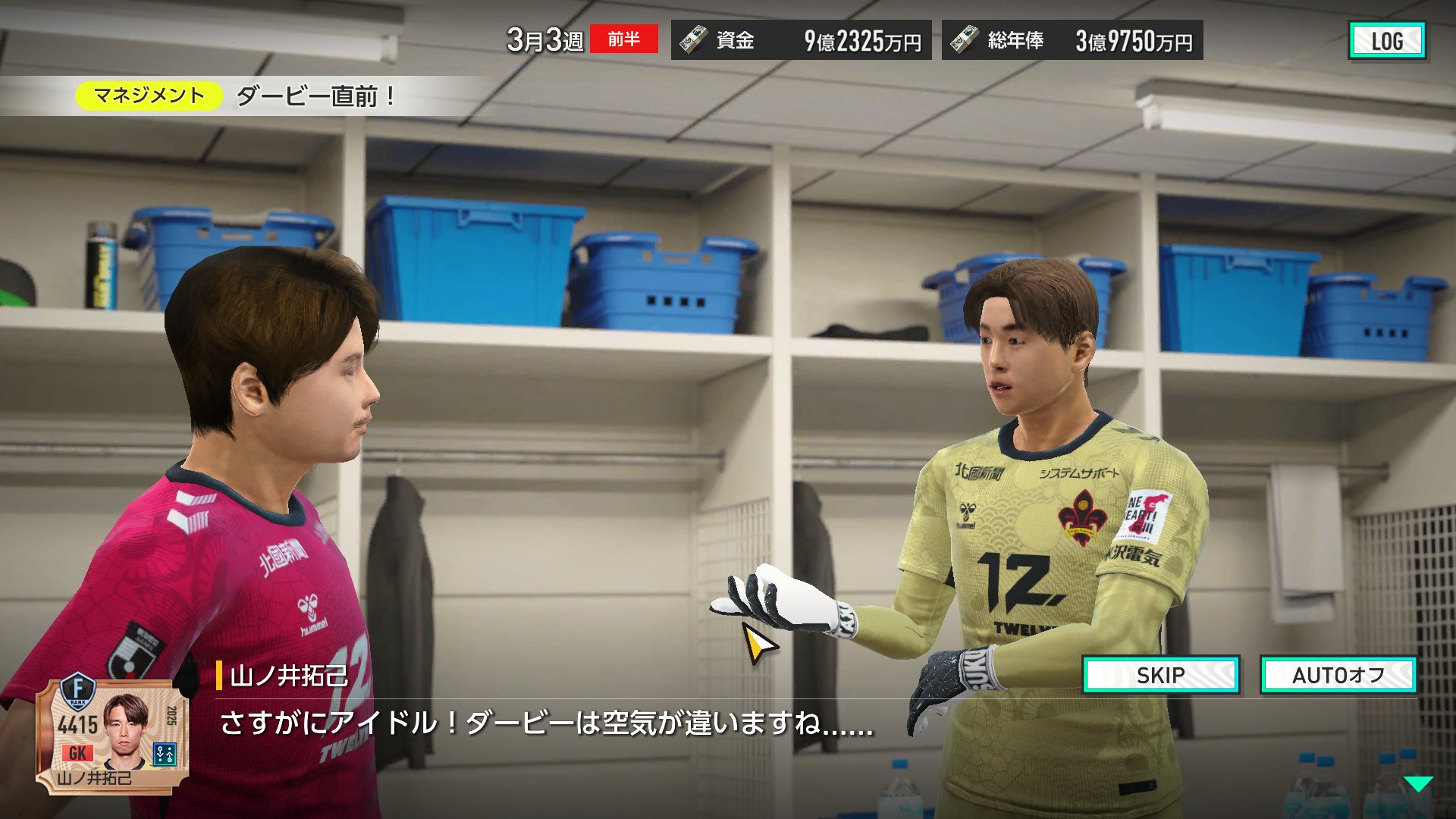The height and width of the screenshot is (819, 1456).
Task: Skip the conversation with SKIP button
Action: (1161, 675)
